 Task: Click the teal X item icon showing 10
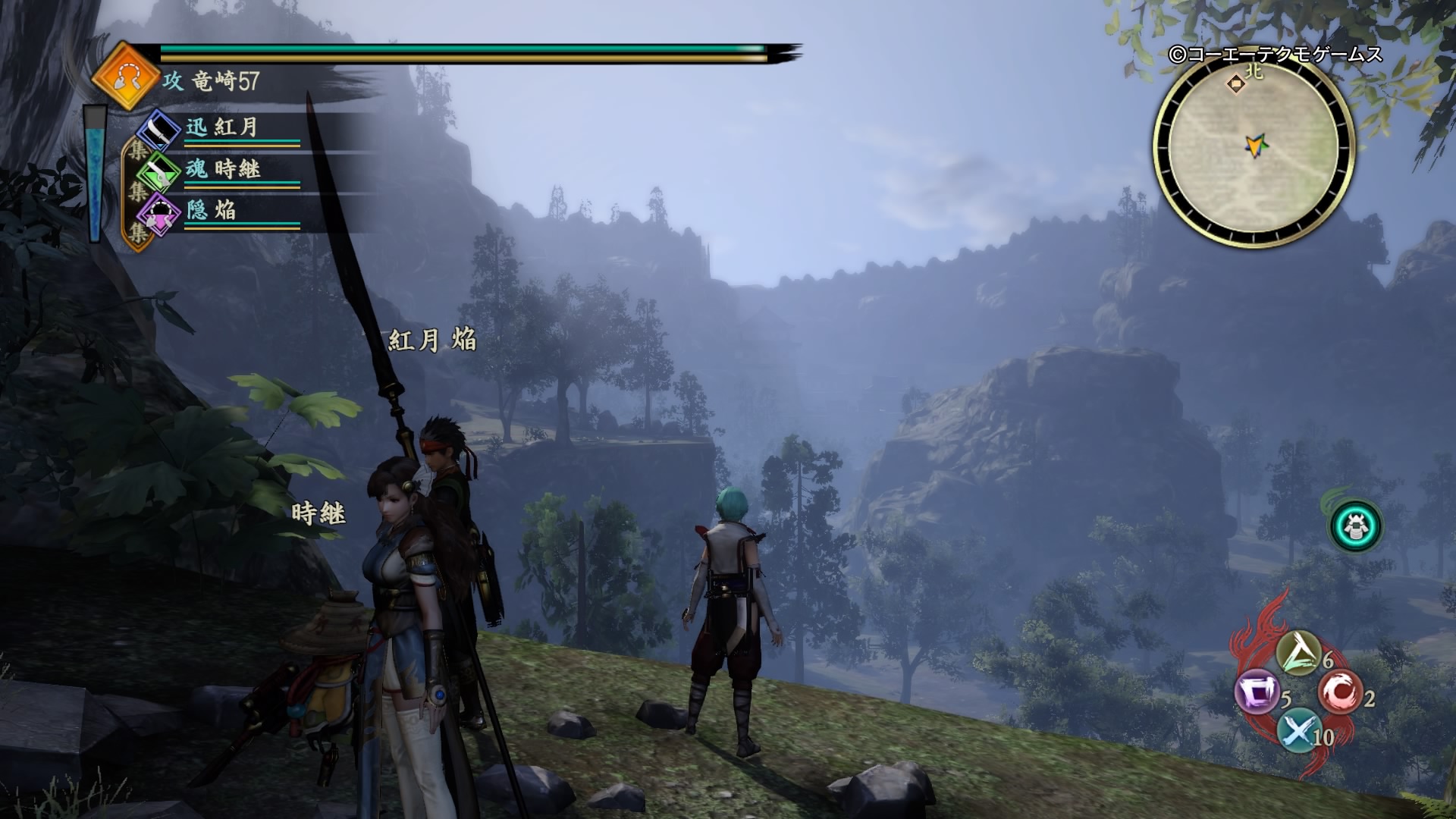click(1298, 731)
